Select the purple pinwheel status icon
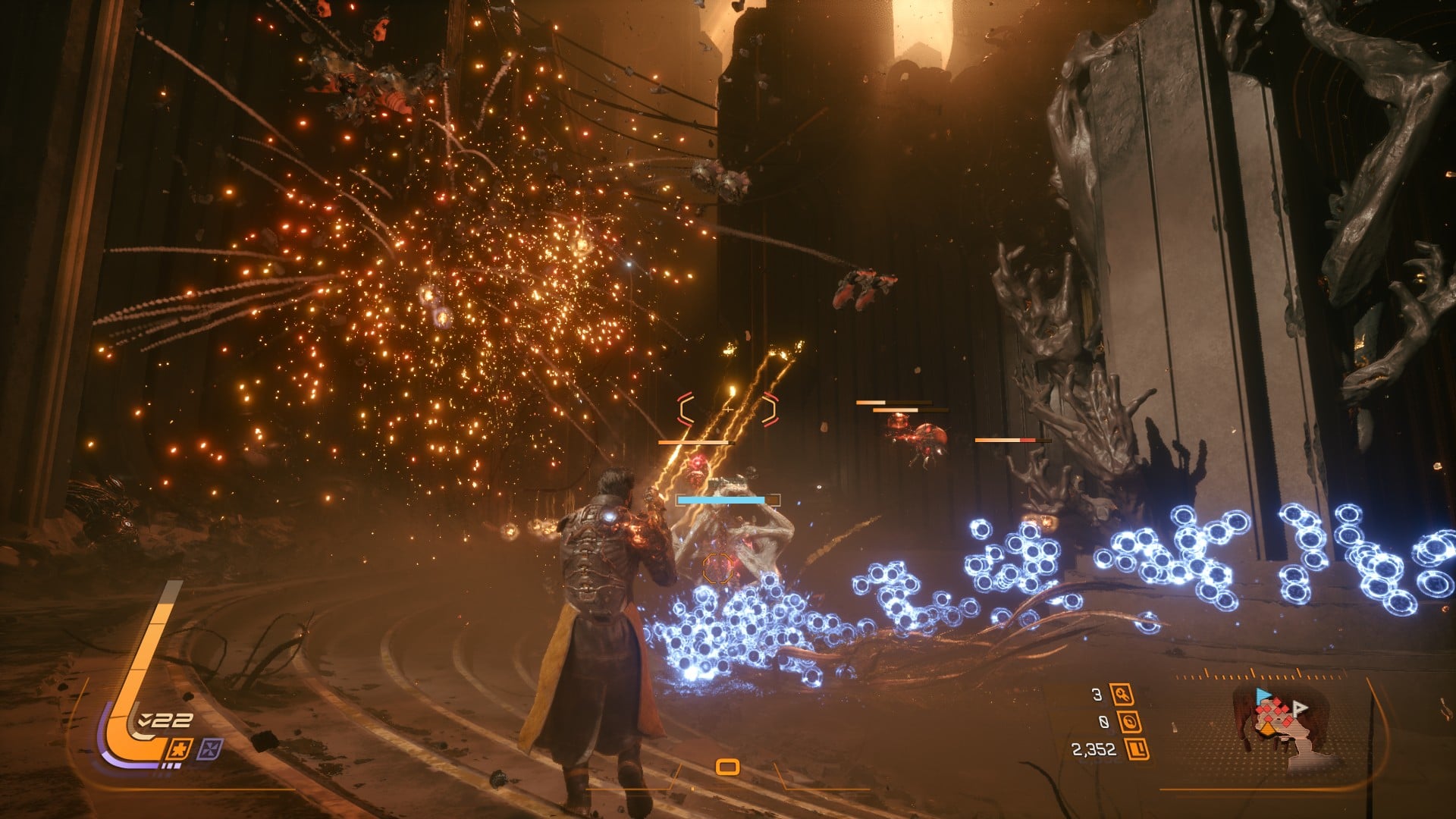 coord(209,750)
